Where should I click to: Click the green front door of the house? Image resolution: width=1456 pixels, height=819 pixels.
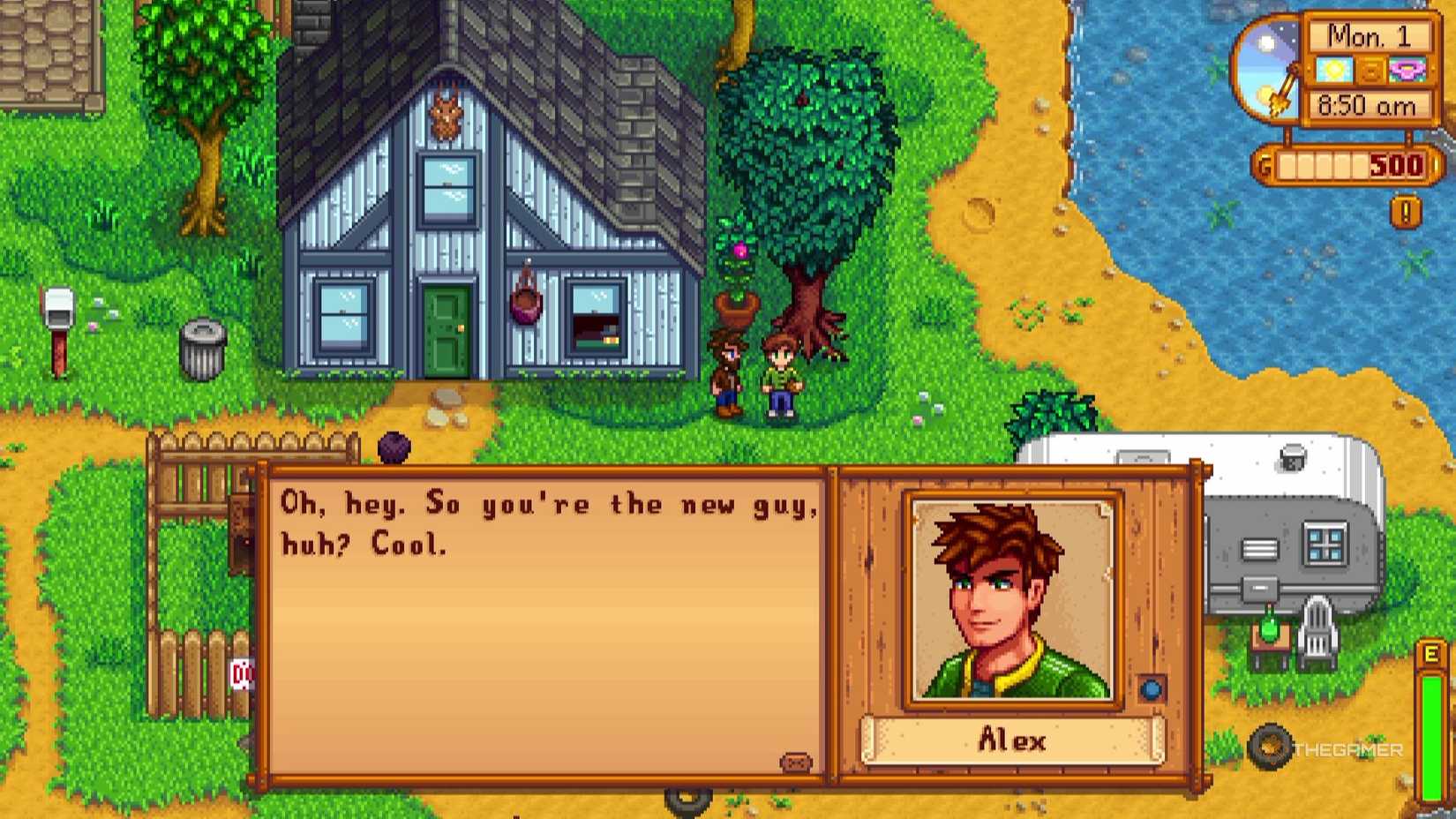tap(447, 331)
